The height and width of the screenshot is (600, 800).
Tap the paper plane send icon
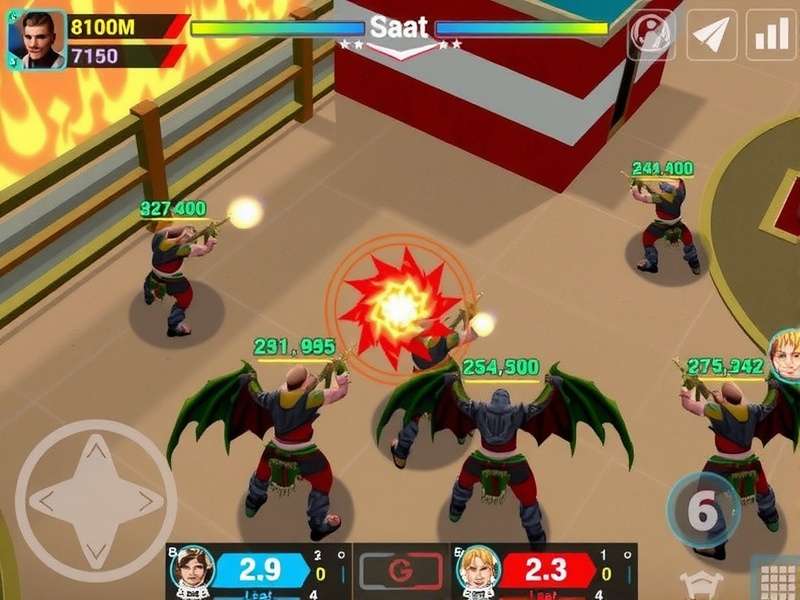click(x=712, y=35)
